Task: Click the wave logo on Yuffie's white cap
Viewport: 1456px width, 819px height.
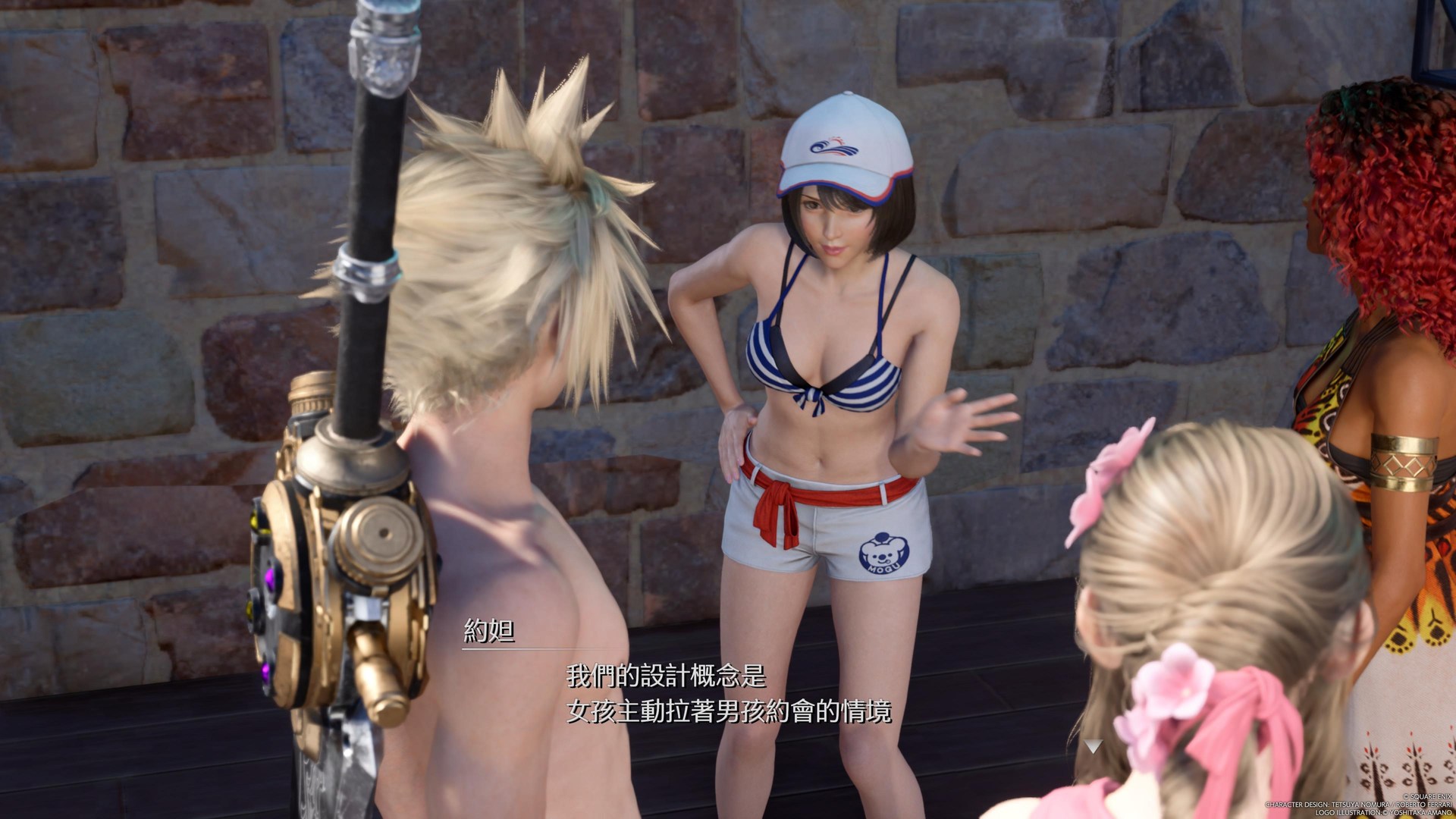Action: tap(836, 148)
